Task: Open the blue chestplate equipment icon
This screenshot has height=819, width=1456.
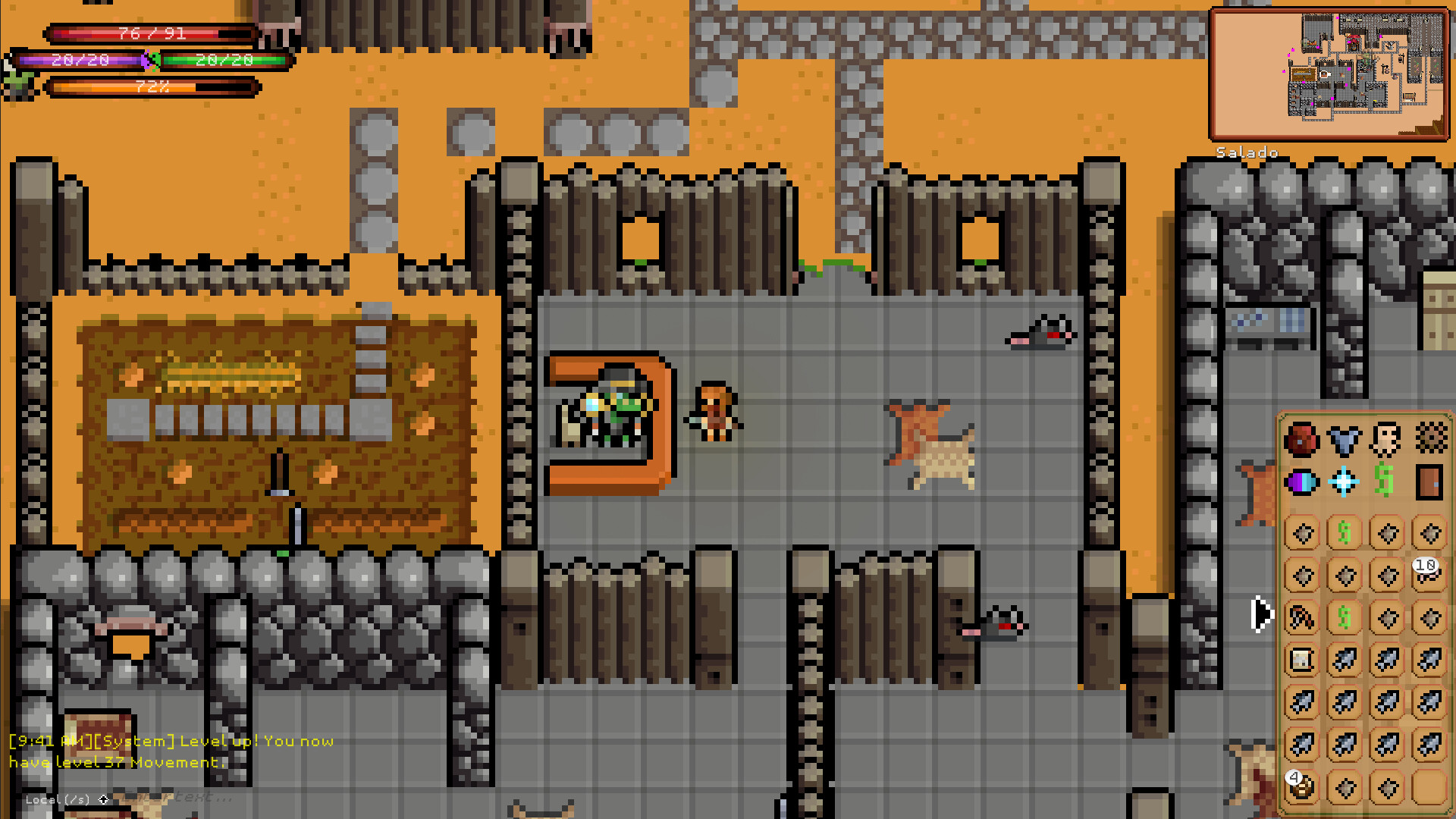Action: 1345,440
